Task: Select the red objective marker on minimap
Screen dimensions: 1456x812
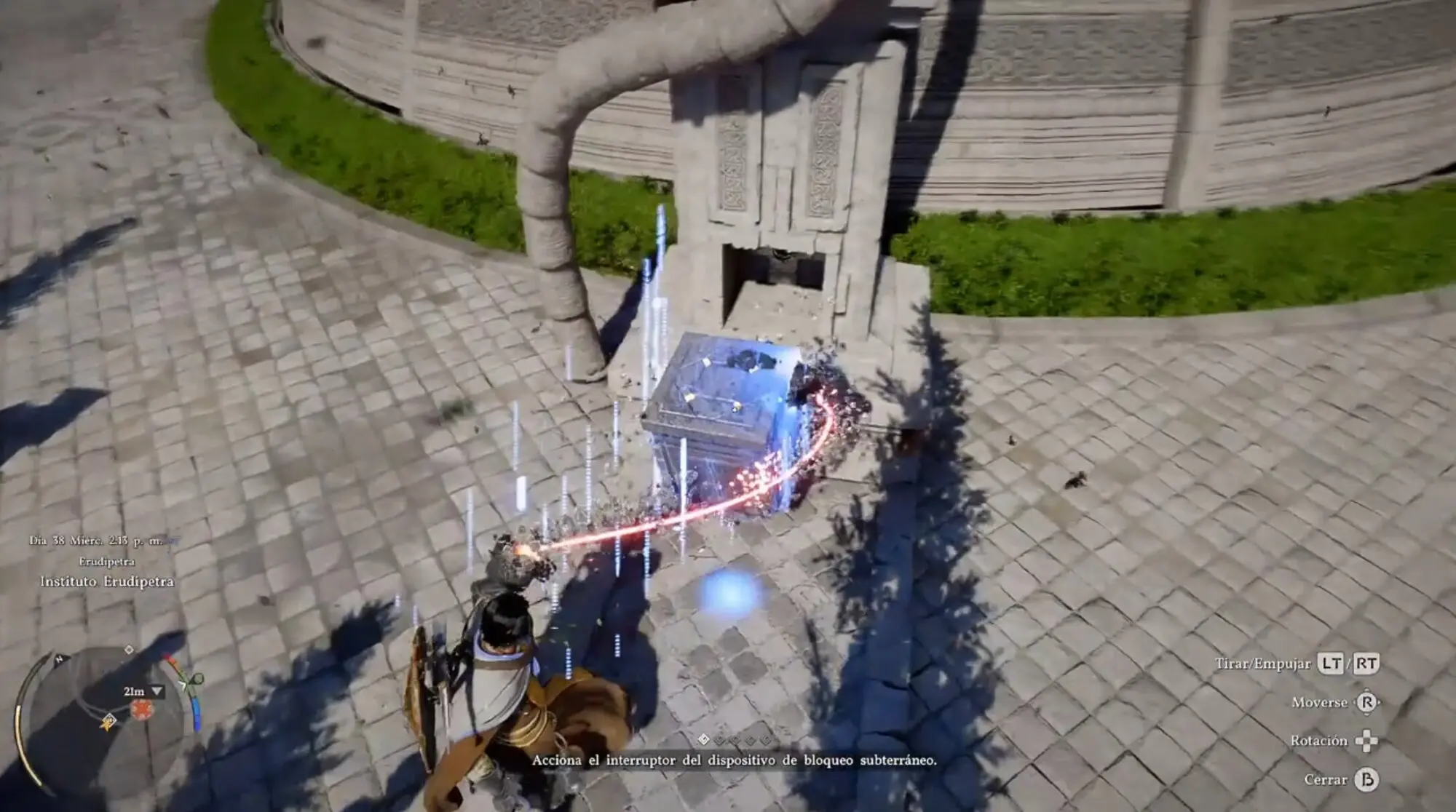Action: (142, 709)
